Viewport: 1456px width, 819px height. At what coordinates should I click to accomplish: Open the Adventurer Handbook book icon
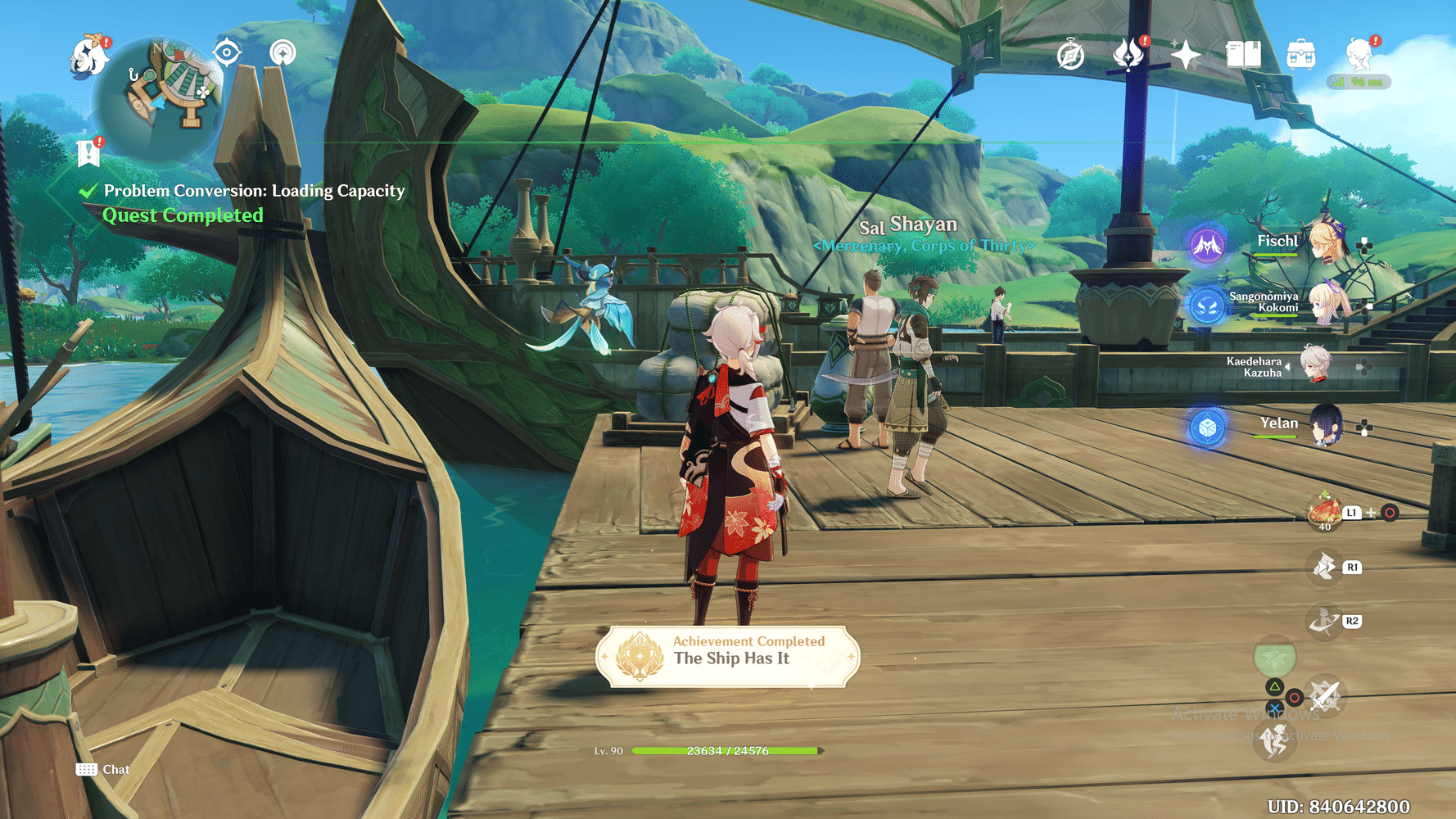click(x=1243, y=55)
